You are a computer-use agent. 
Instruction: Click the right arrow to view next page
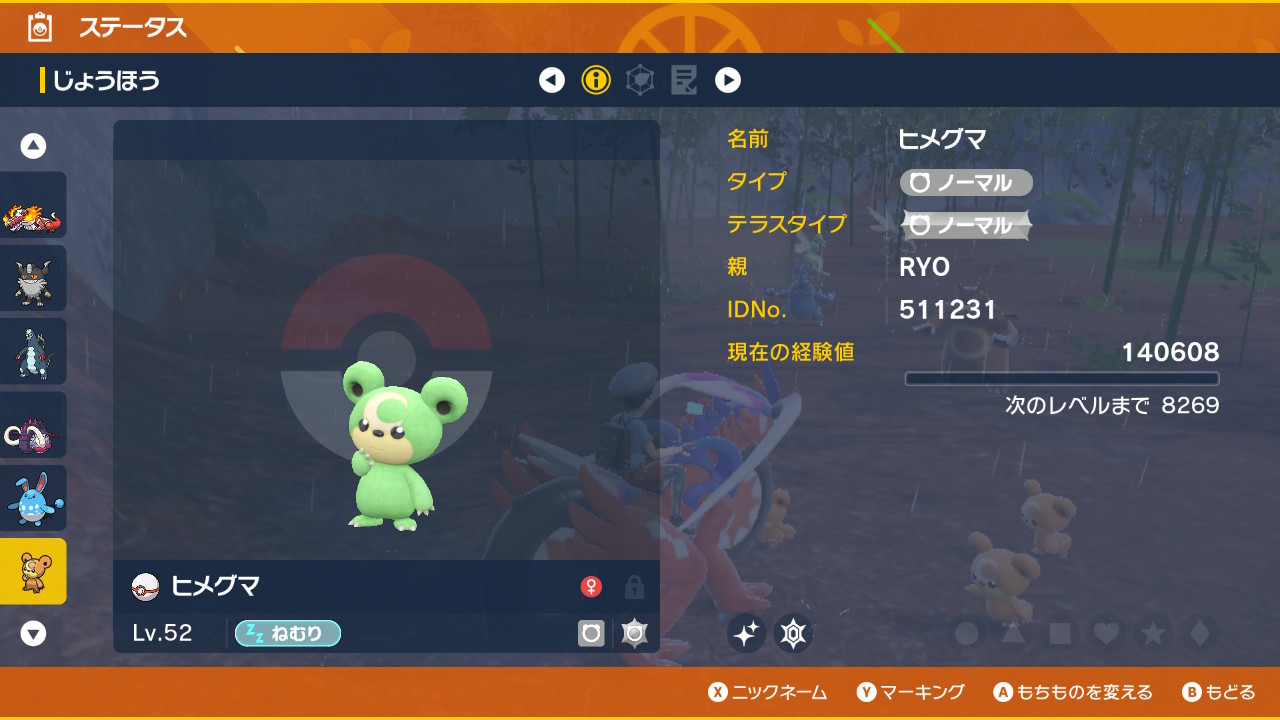tap(726, 80)
